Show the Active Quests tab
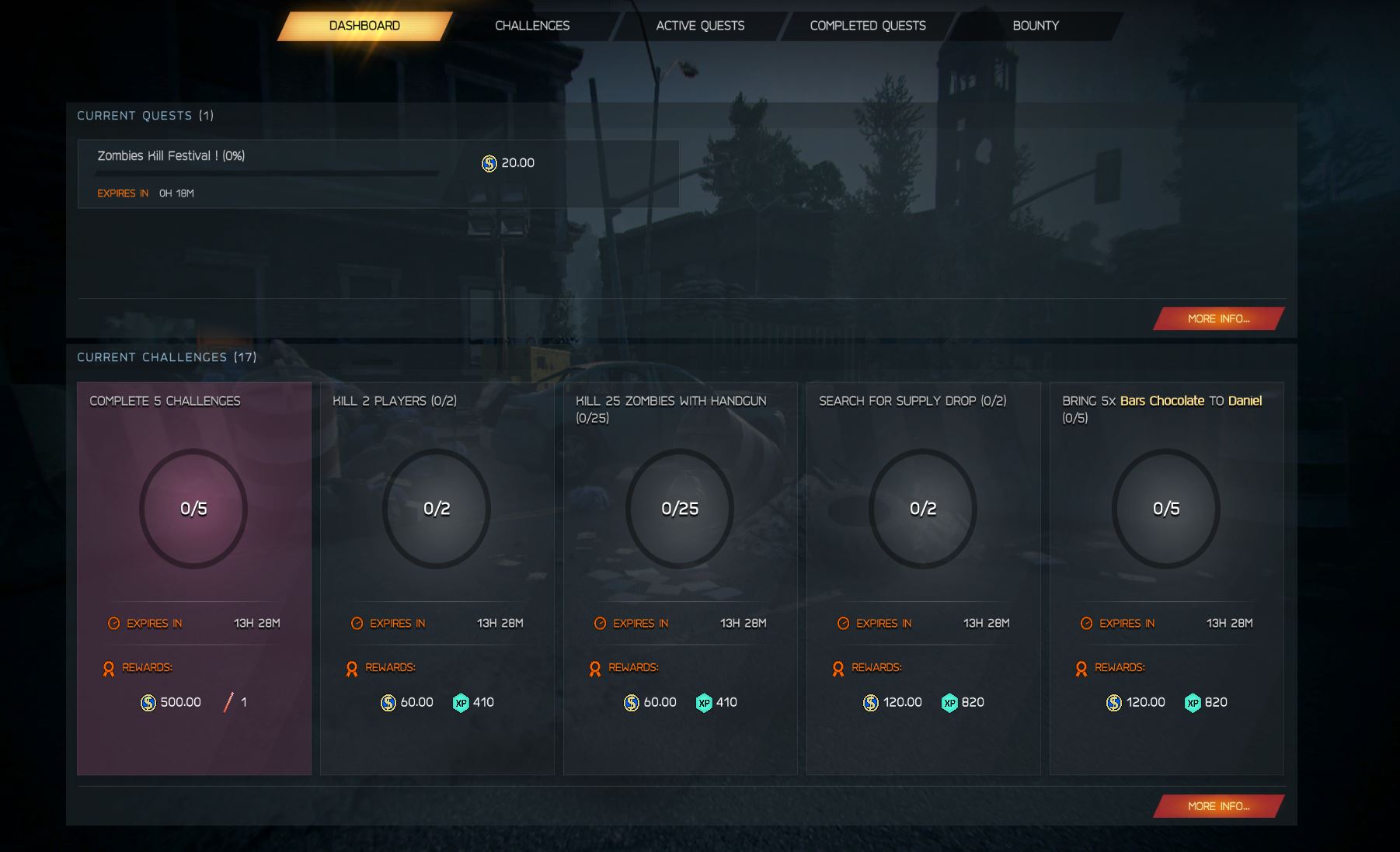 pyautogui.click(x=700, y=26)
